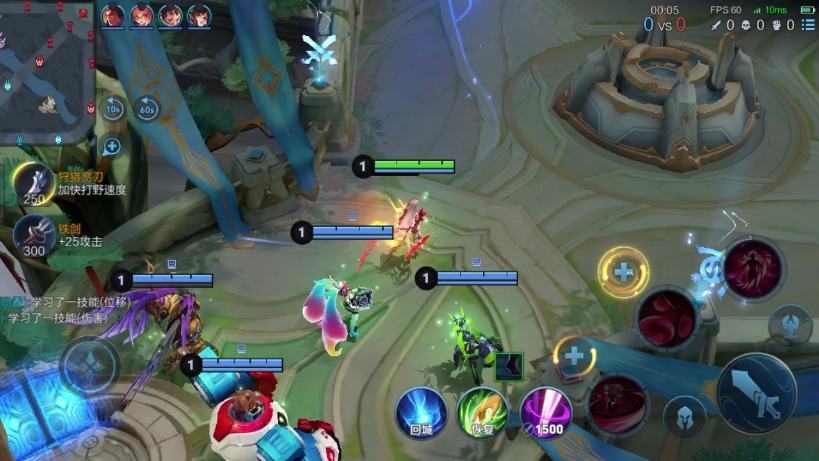Buy the 250-gold hunting knife item
Screen dimensions: 819x461
[34, 184]
